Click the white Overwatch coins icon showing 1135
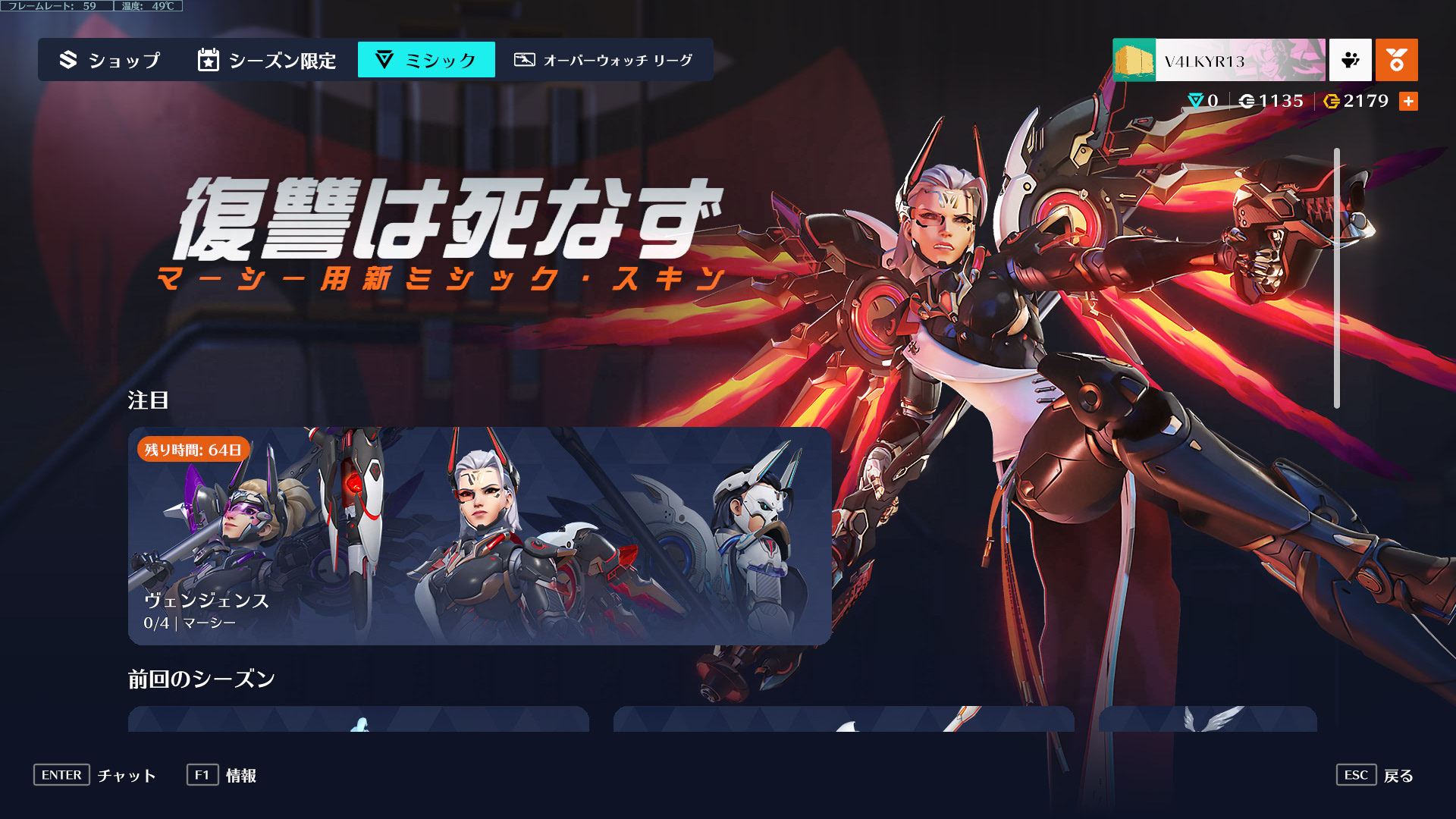1456x819 pixels. tap(1248, 101)
